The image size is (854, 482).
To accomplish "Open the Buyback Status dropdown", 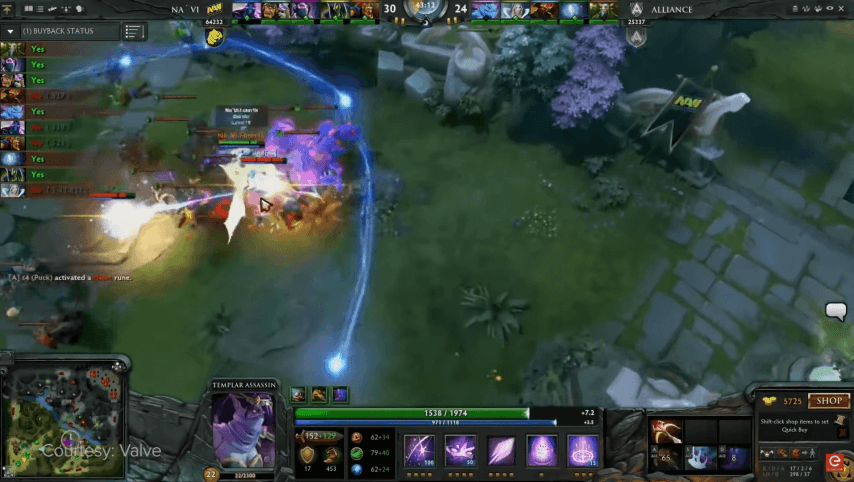I will point(10,31).
